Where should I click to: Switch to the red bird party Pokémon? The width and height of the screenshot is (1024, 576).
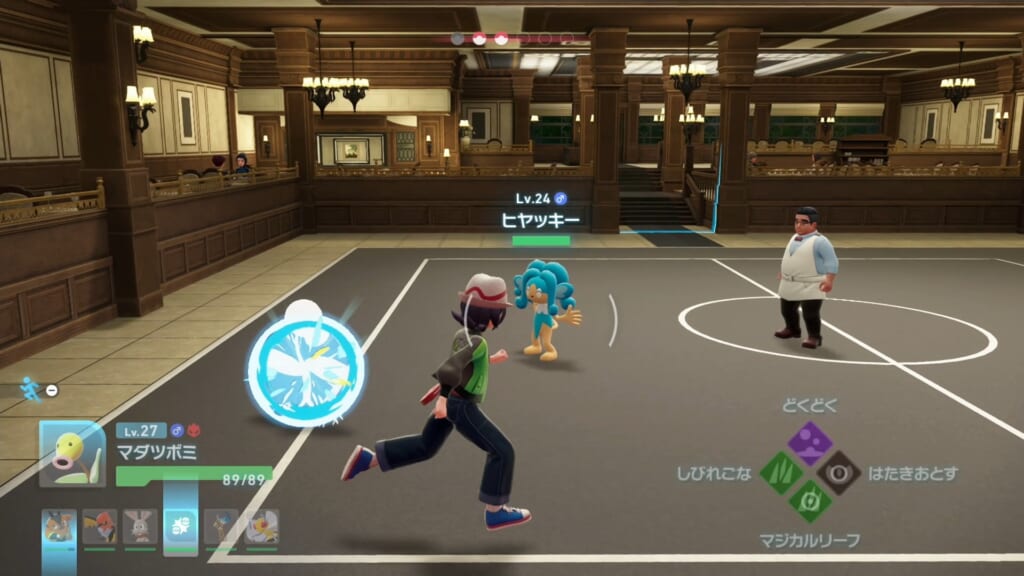[99, 526]
